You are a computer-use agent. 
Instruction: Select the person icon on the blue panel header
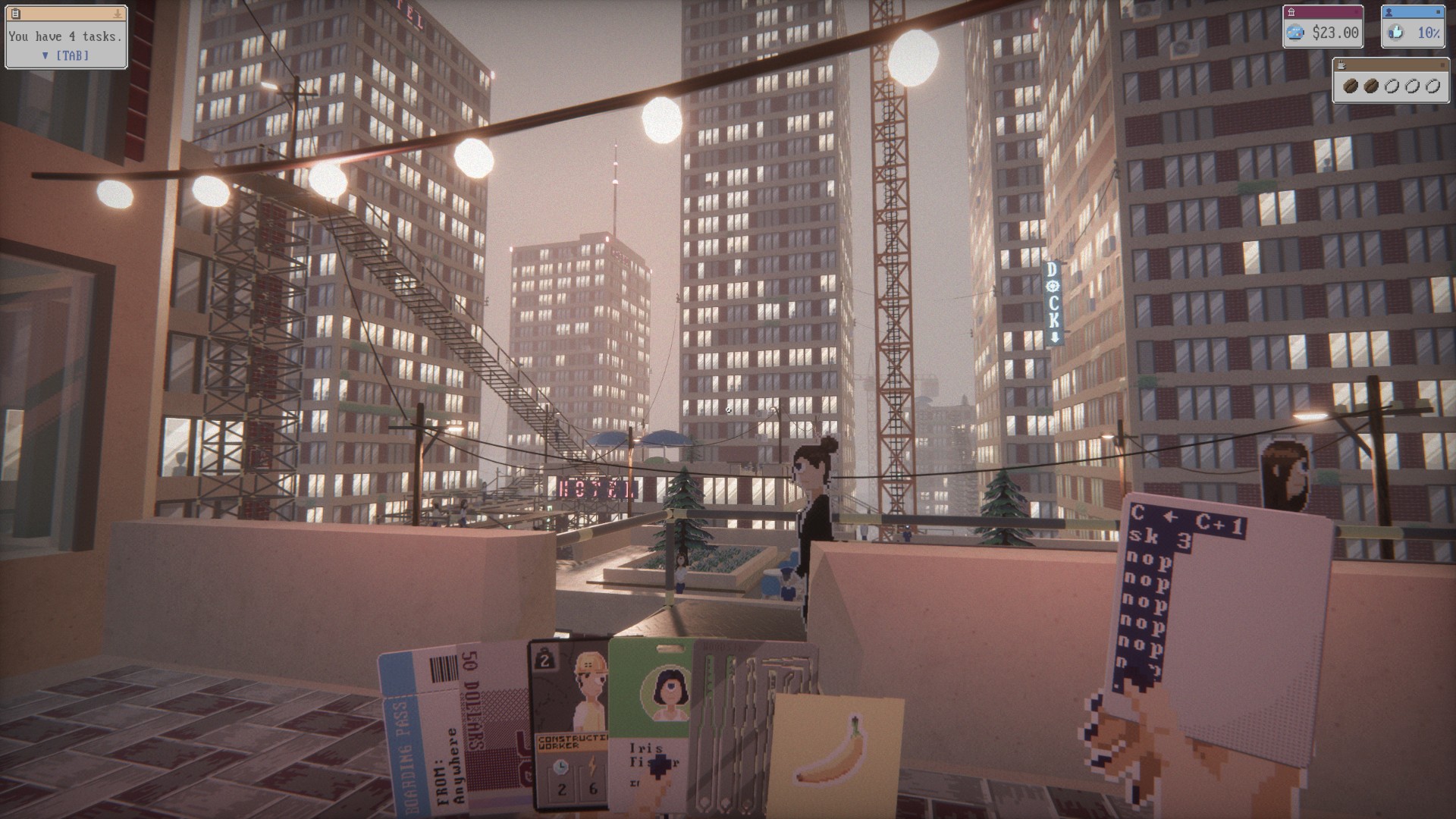pyautogui.click(x=1389, y=12)
